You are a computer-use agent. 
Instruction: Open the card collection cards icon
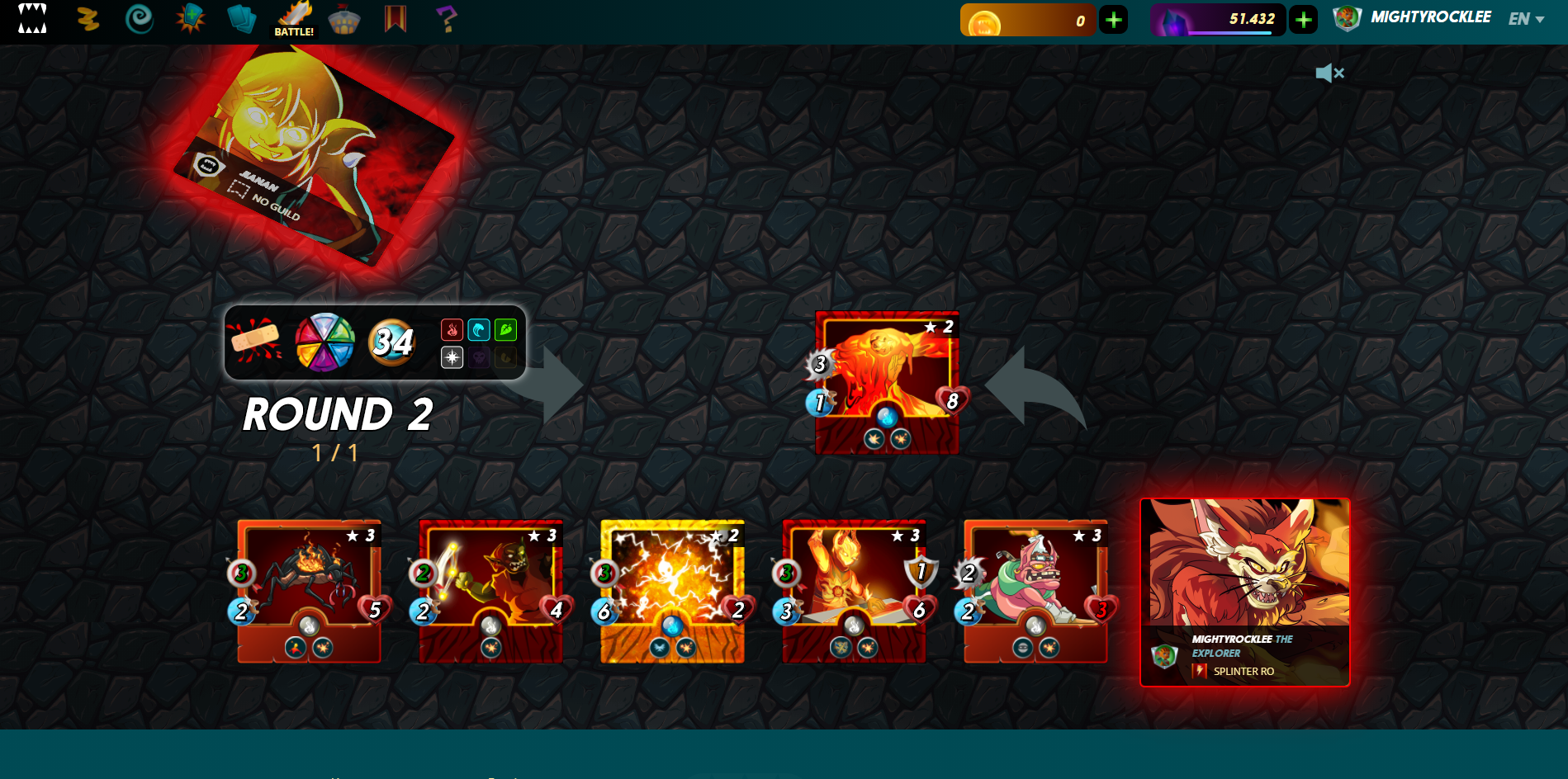coord(240,17)
